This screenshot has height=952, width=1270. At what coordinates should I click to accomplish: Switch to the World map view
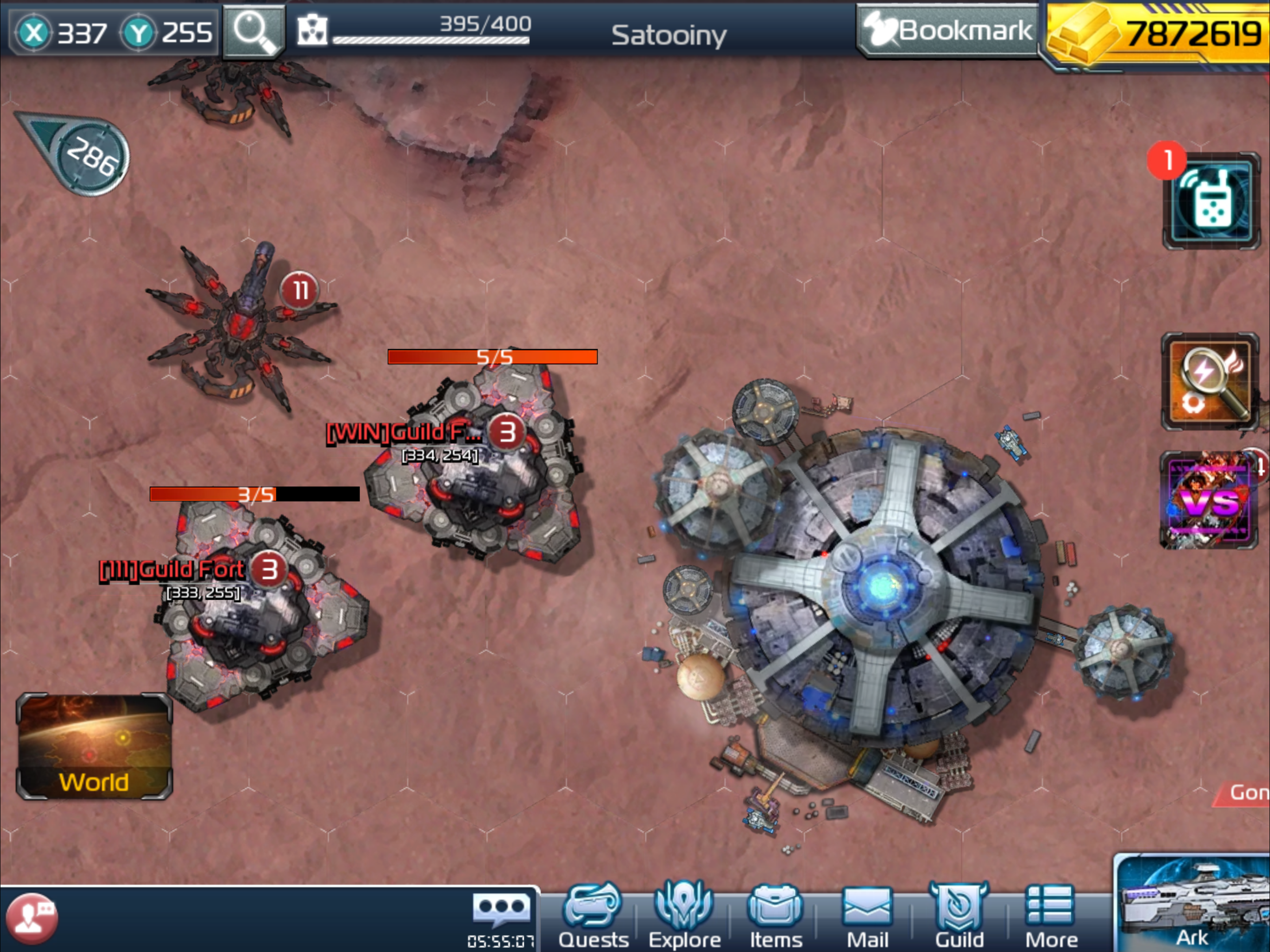click(x=94, y=747)
